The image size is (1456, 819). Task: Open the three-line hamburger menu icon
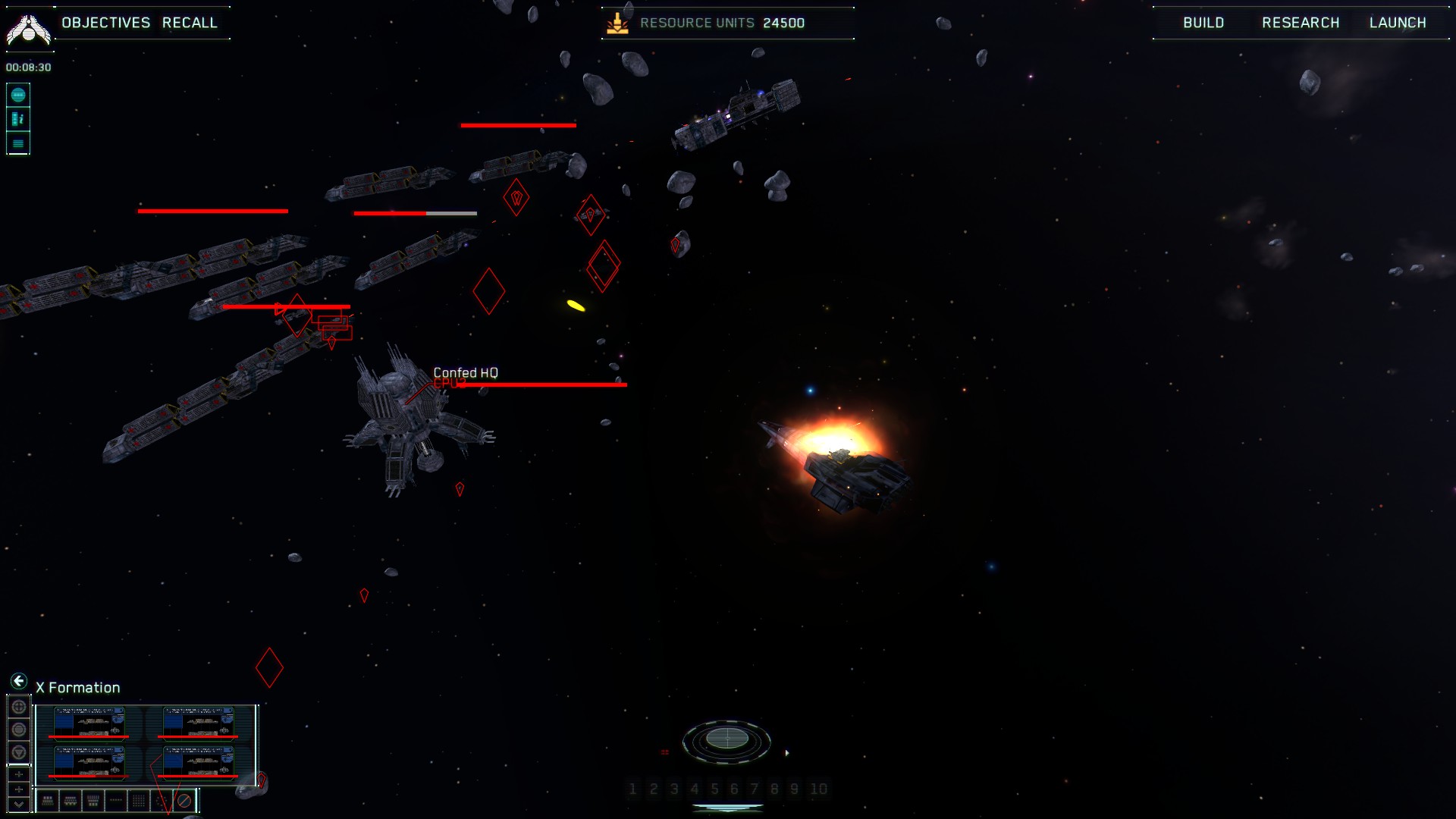18,143
